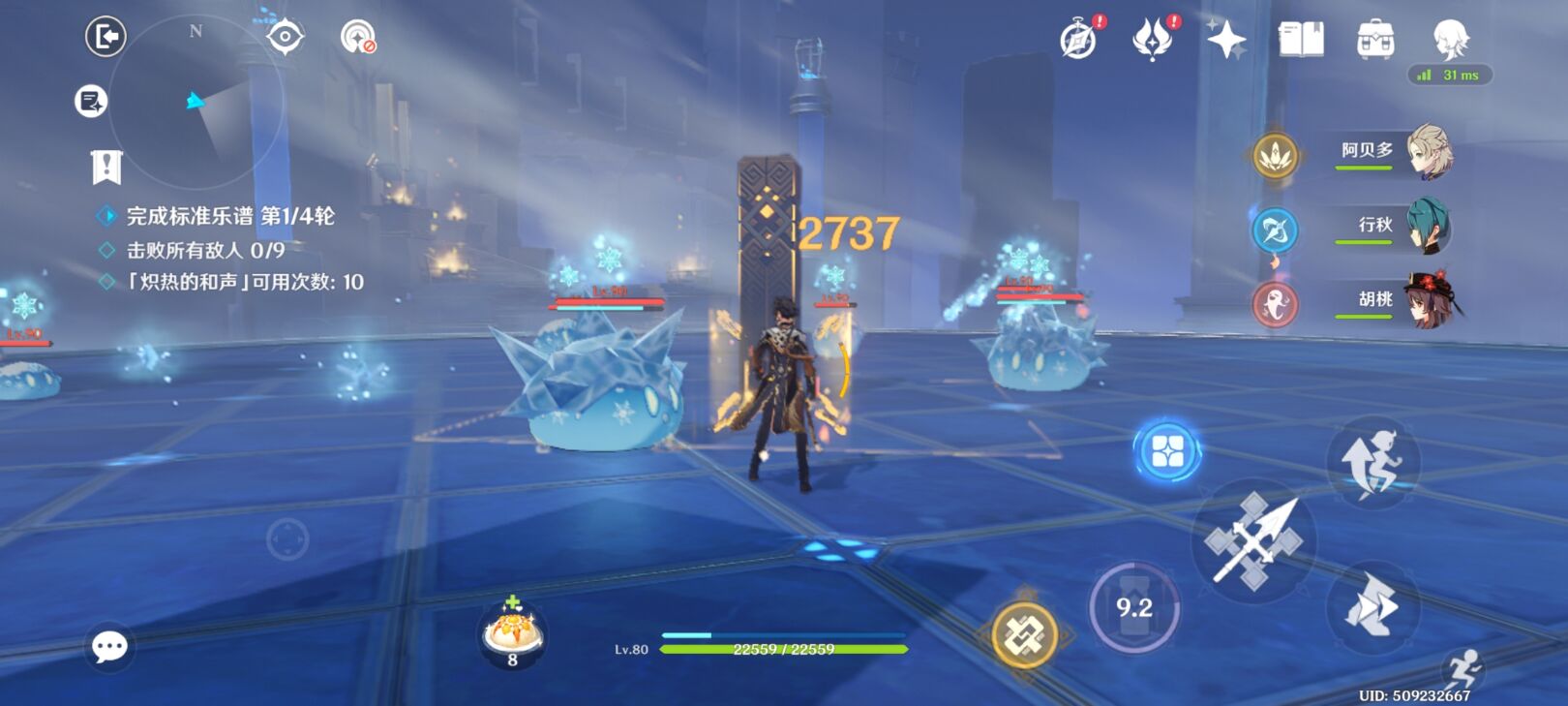Tap the elemental sight eye icon
The image size is (1568, 706).
(285, 37)
